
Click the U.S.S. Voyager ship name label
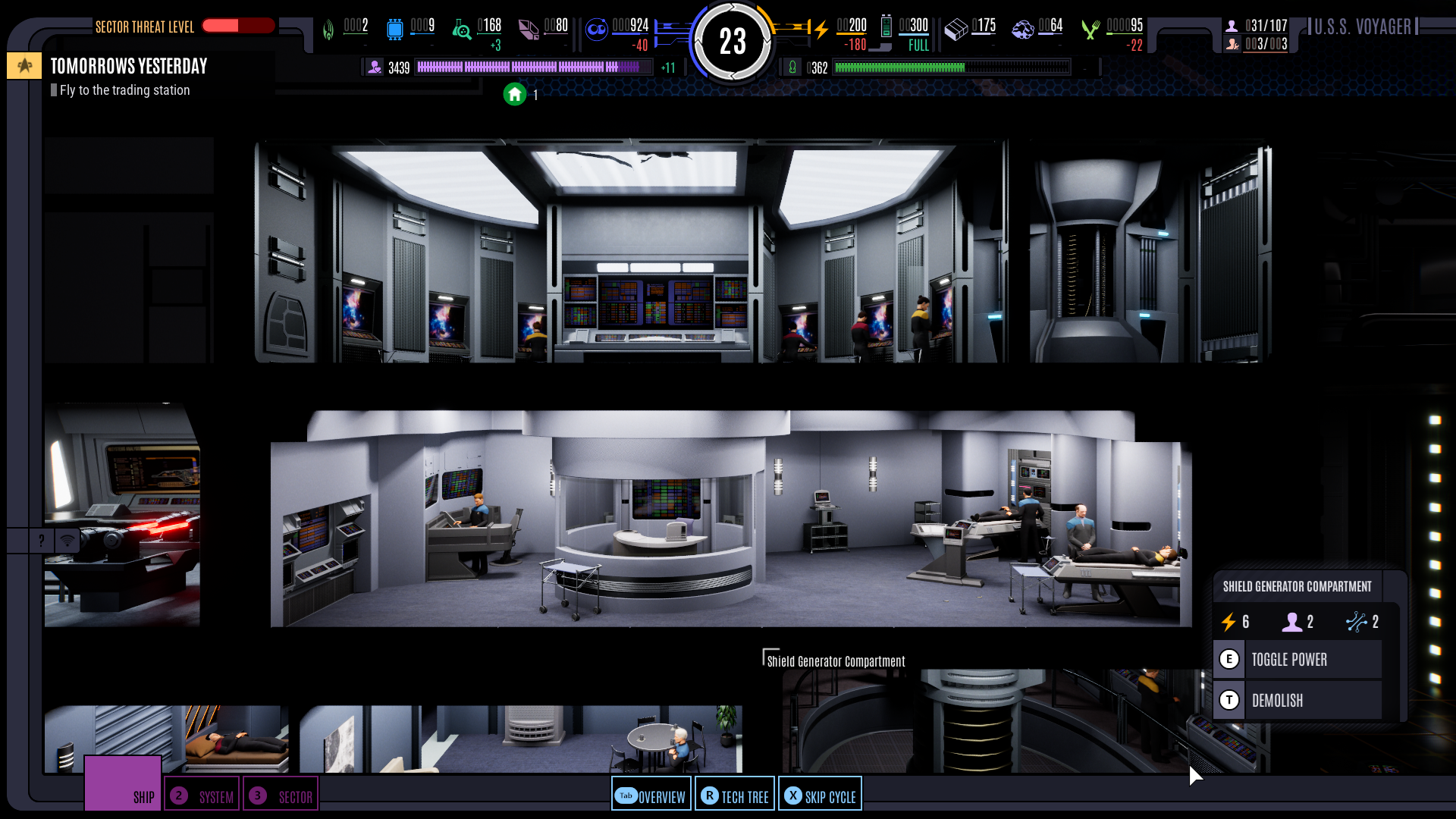[x=1364, y=27]
